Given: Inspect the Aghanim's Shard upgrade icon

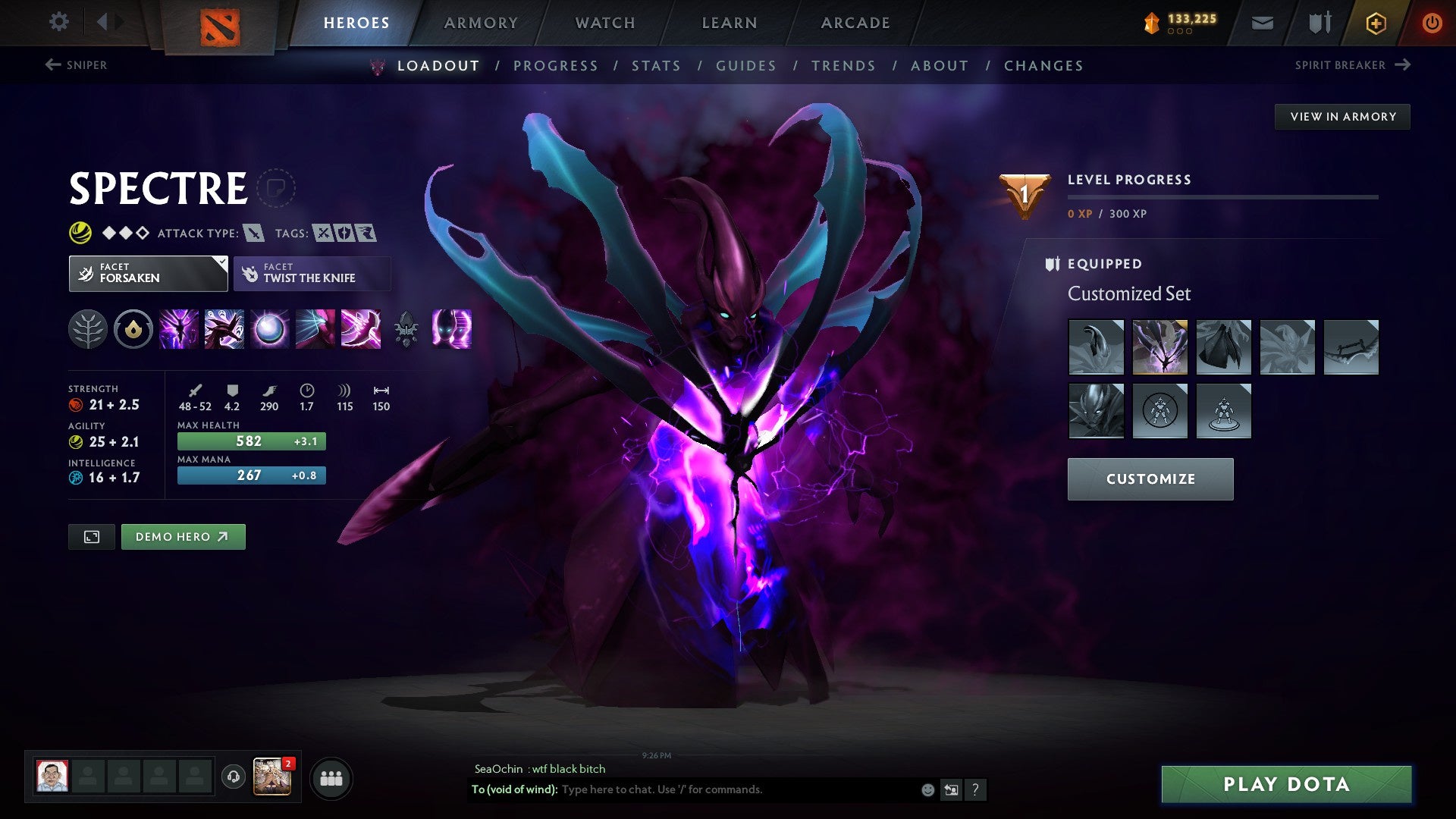Looking at the screenshot, I should [x=133, y=329].
